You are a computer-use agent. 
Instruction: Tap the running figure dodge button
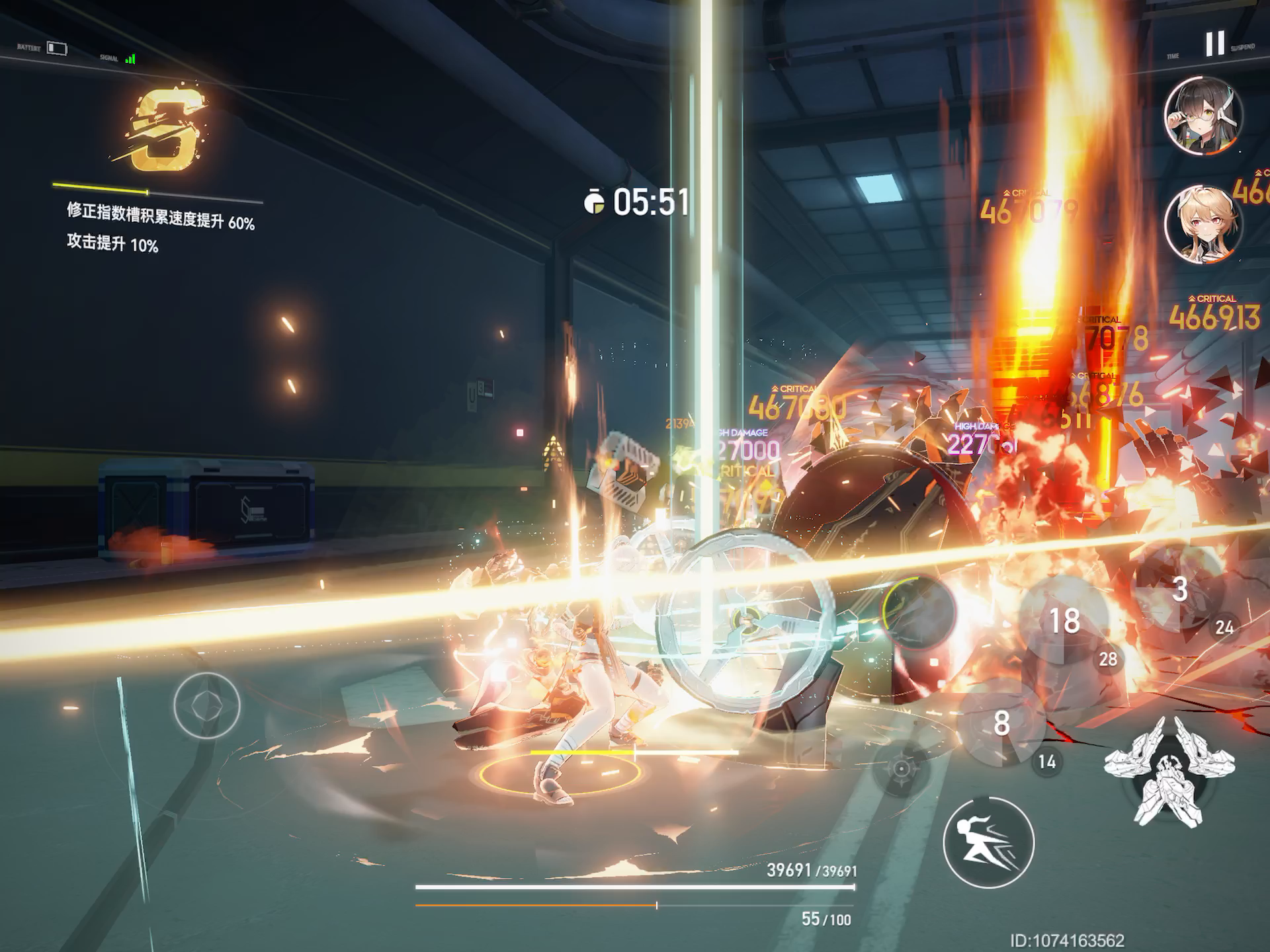tap(988, 842)
